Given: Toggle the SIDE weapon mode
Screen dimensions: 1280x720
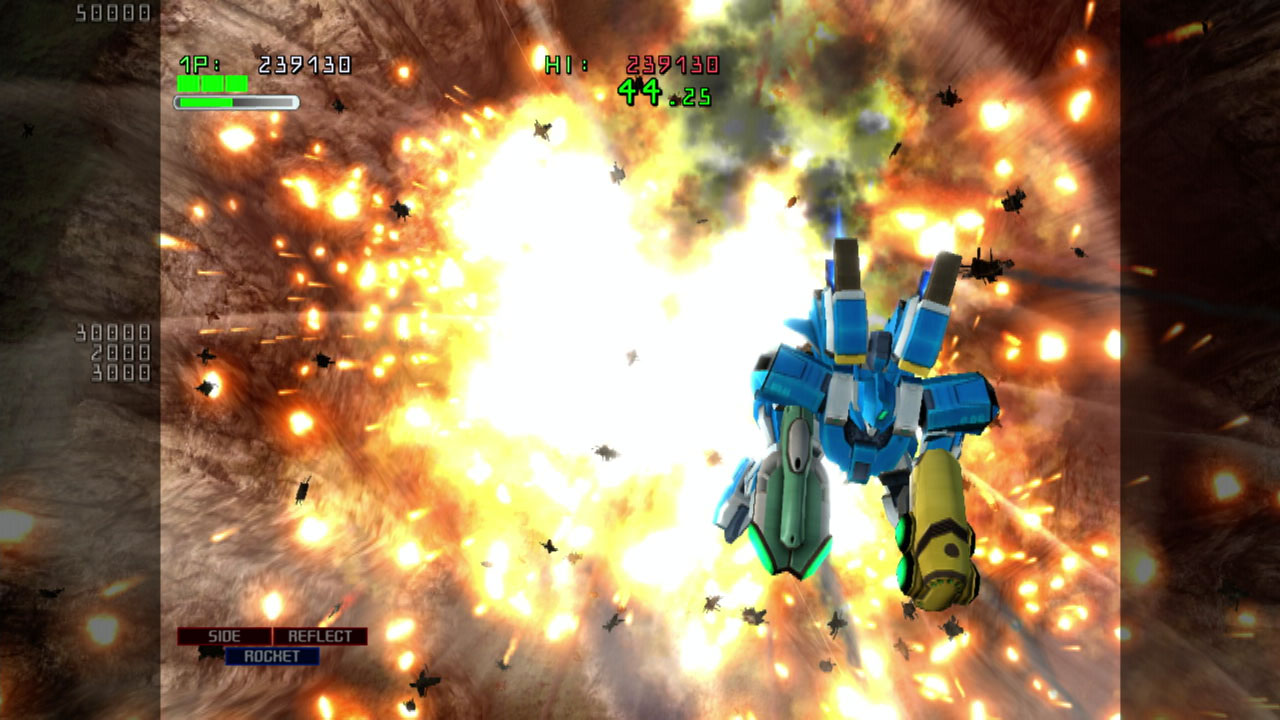Looking at the screenshot, I should (x=226, y=636).
